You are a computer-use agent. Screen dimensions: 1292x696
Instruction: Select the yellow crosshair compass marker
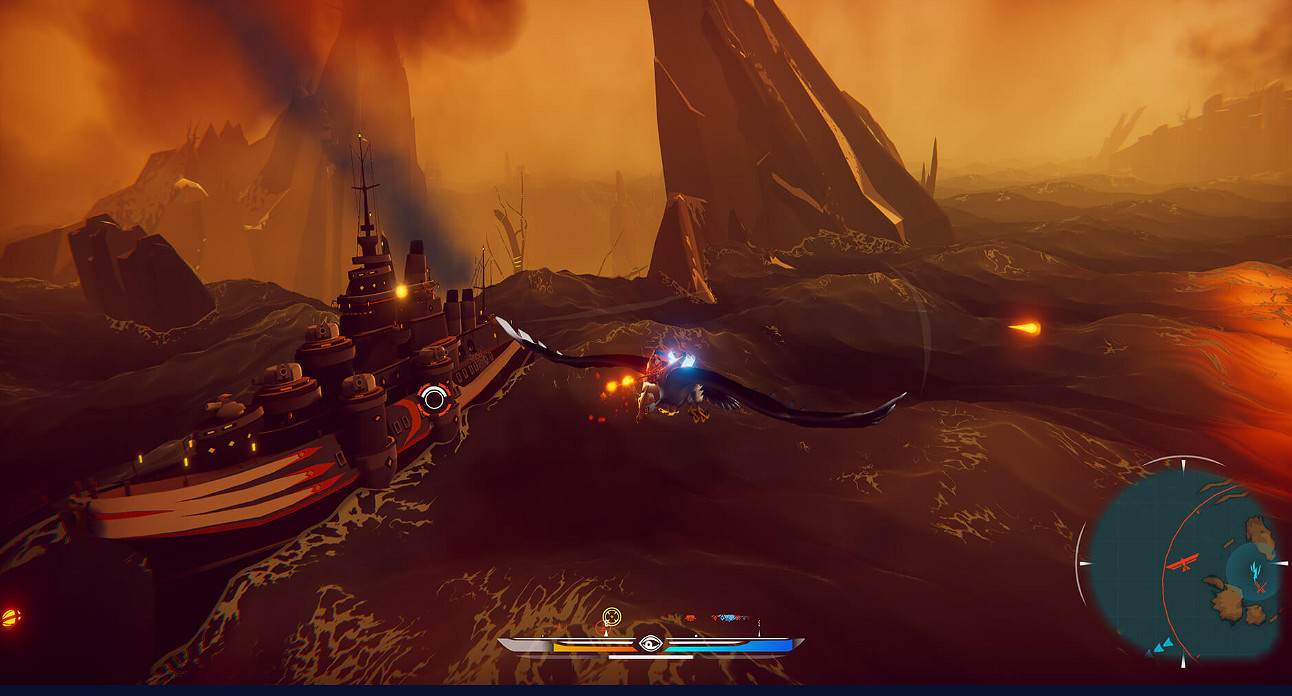coord(612,617)
